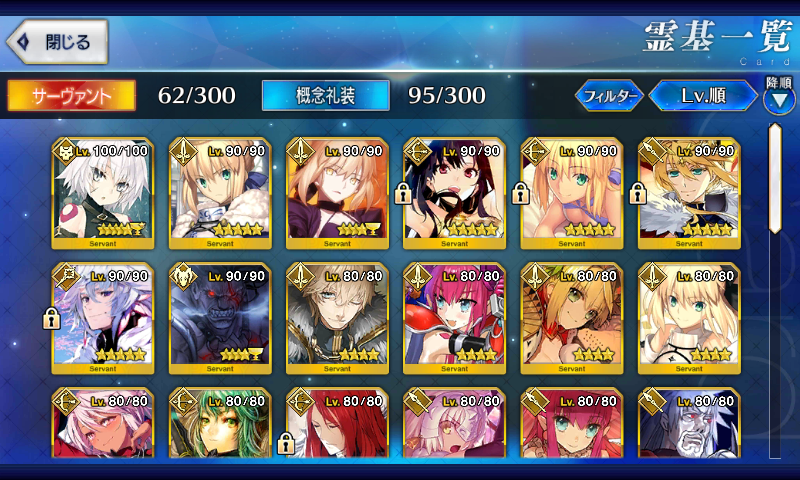Open the フィルター filter options
The height and width of the screenshot is (480, 800).
point(609,96)
